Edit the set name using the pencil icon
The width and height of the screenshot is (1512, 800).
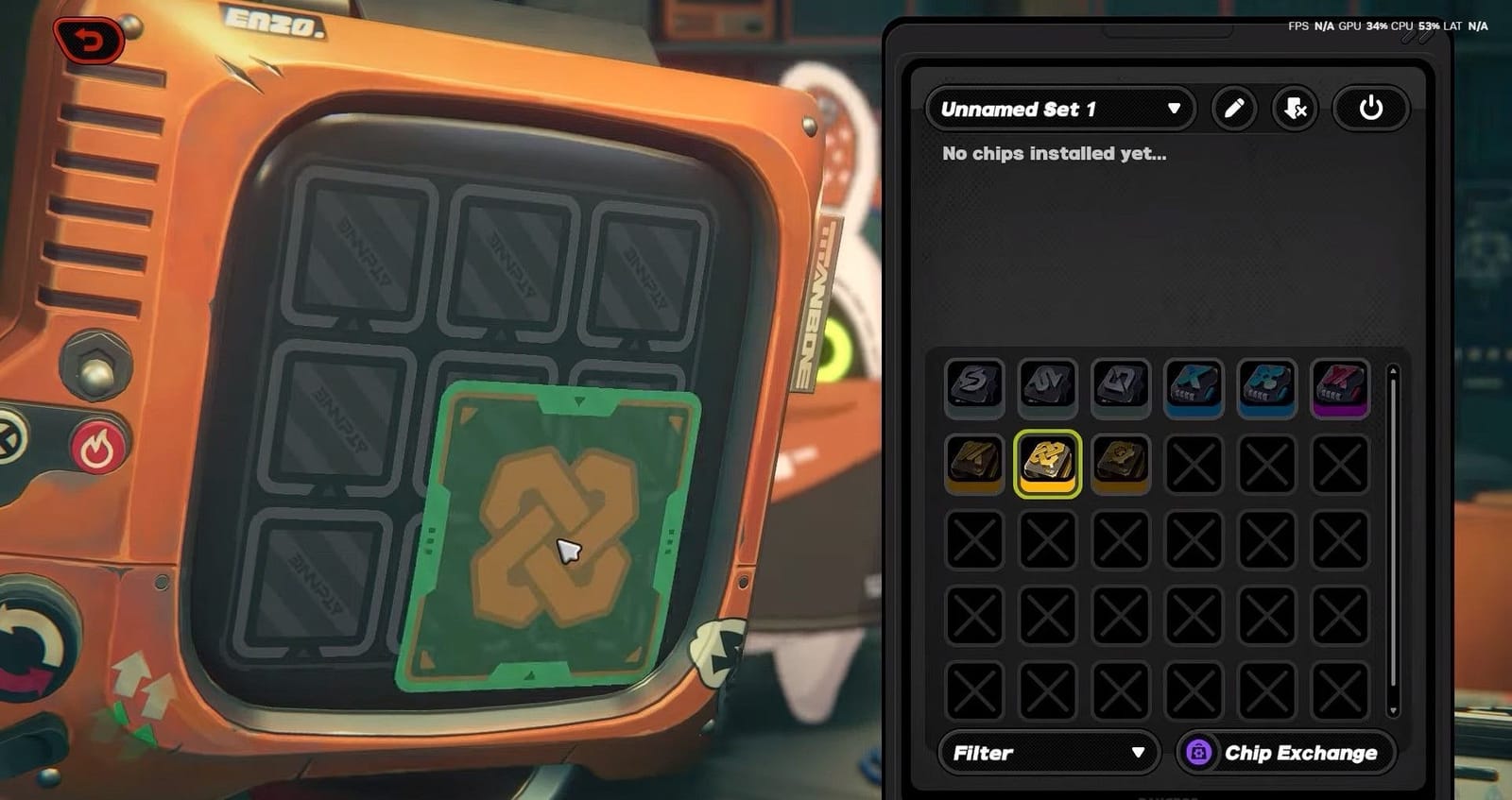[x=1233, y=109]
